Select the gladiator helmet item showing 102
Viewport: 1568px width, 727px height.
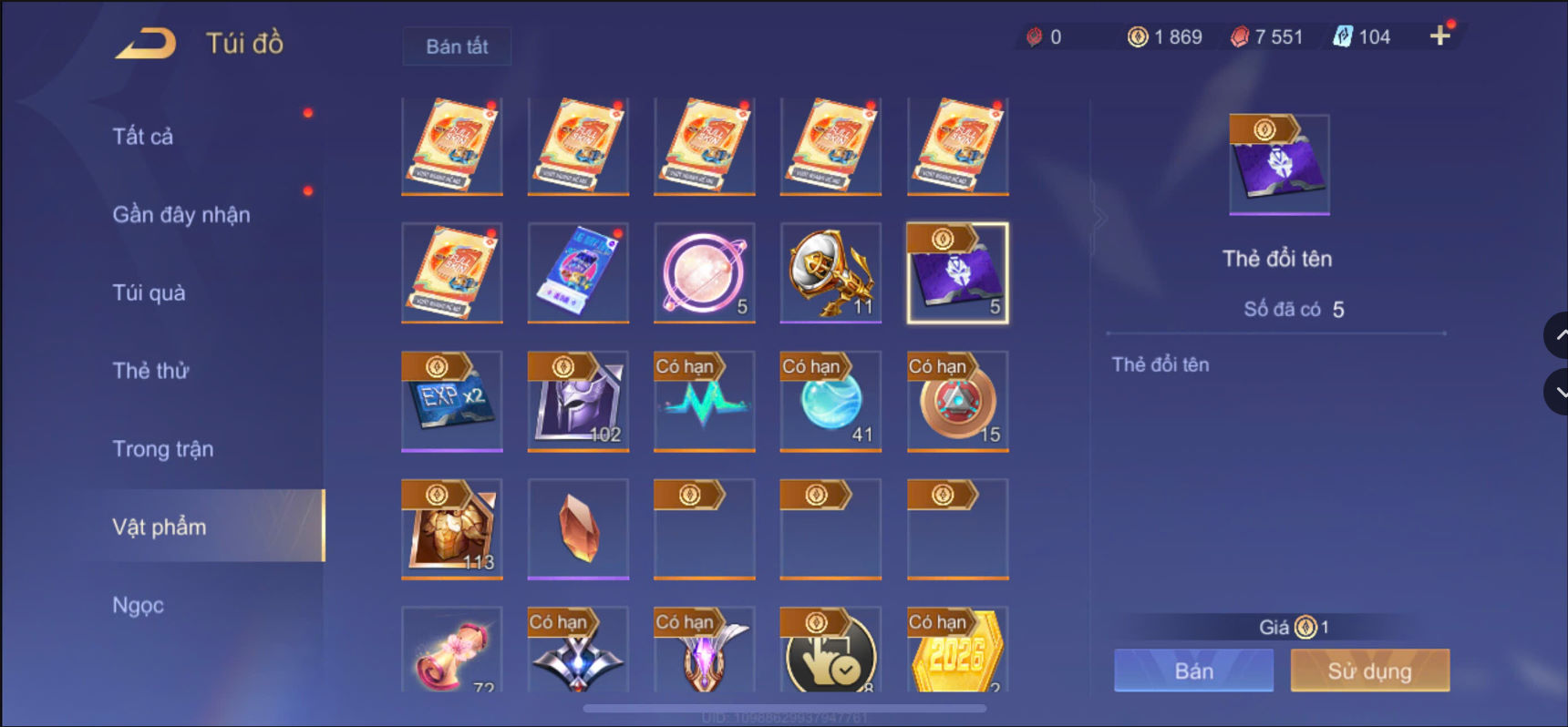pyautogui.click(x=577, y=401)
